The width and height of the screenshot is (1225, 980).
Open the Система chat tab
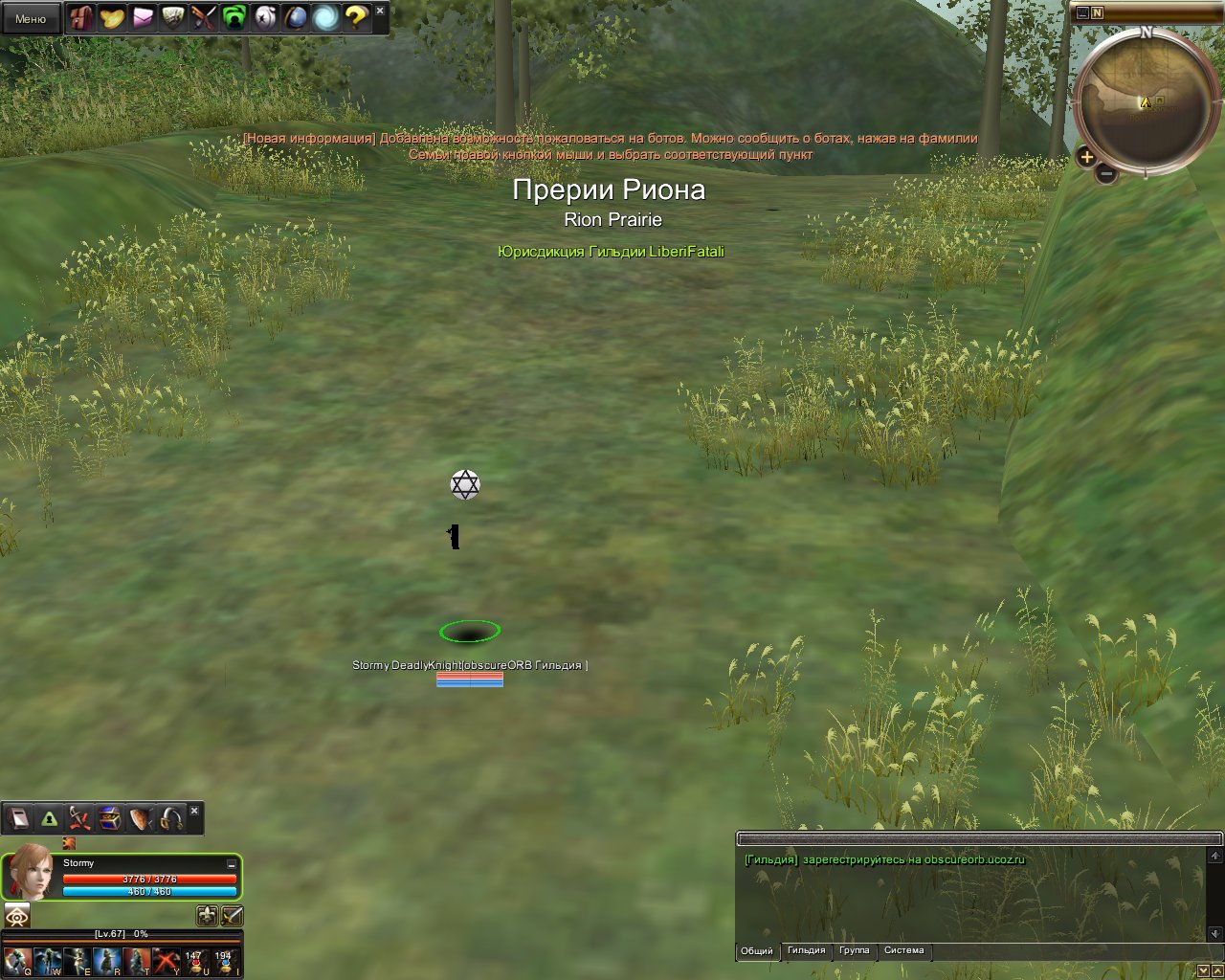click(903, 950)
